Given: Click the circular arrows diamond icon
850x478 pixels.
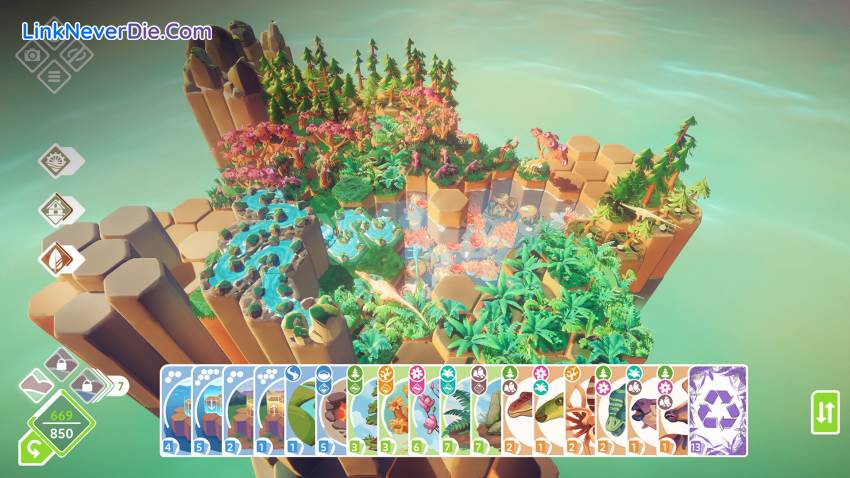Looking at the screenshot, I should 75,54.
